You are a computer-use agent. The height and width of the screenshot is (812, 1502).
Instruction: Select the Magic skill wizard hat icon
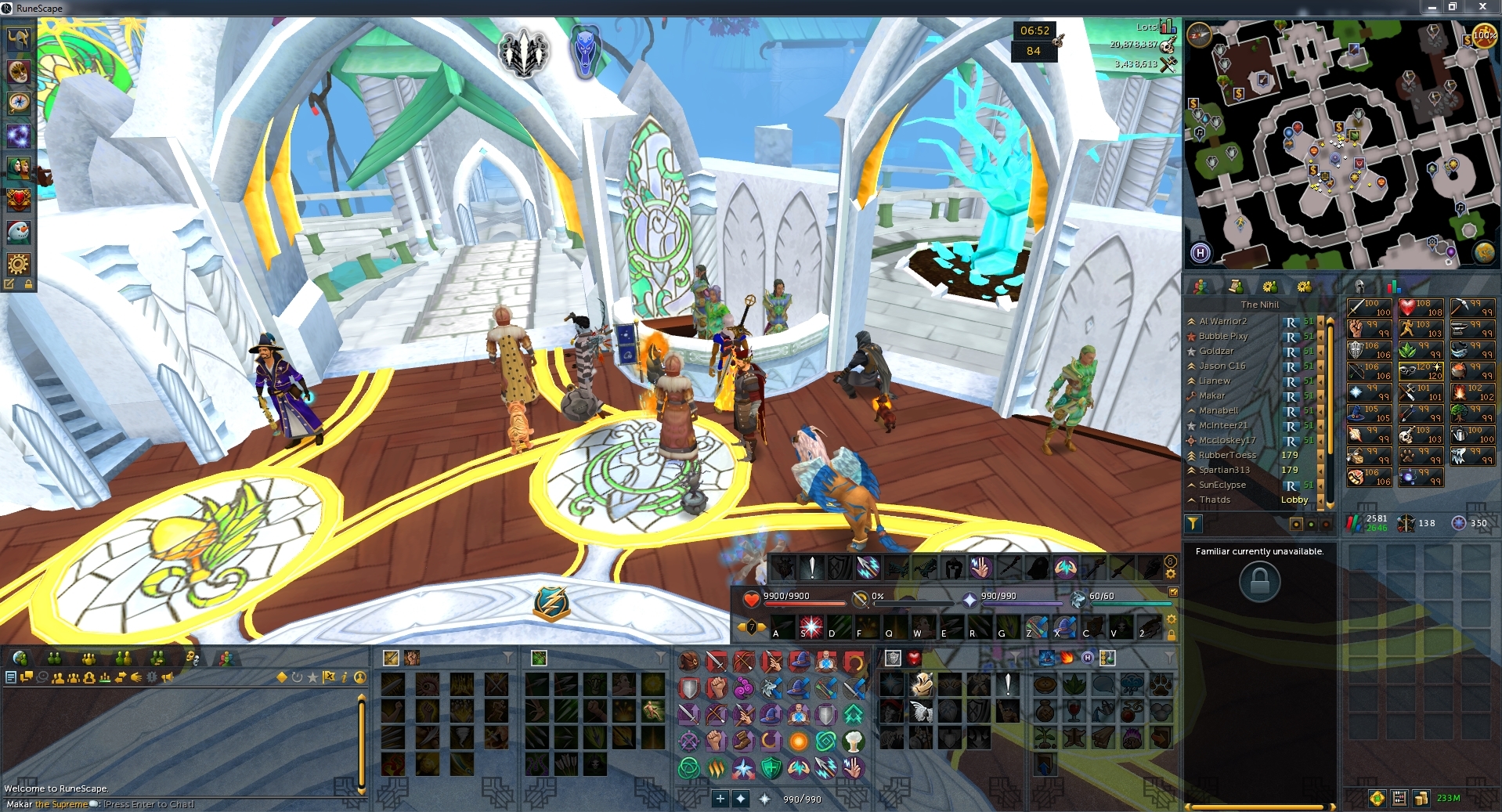pos(1369,413)
